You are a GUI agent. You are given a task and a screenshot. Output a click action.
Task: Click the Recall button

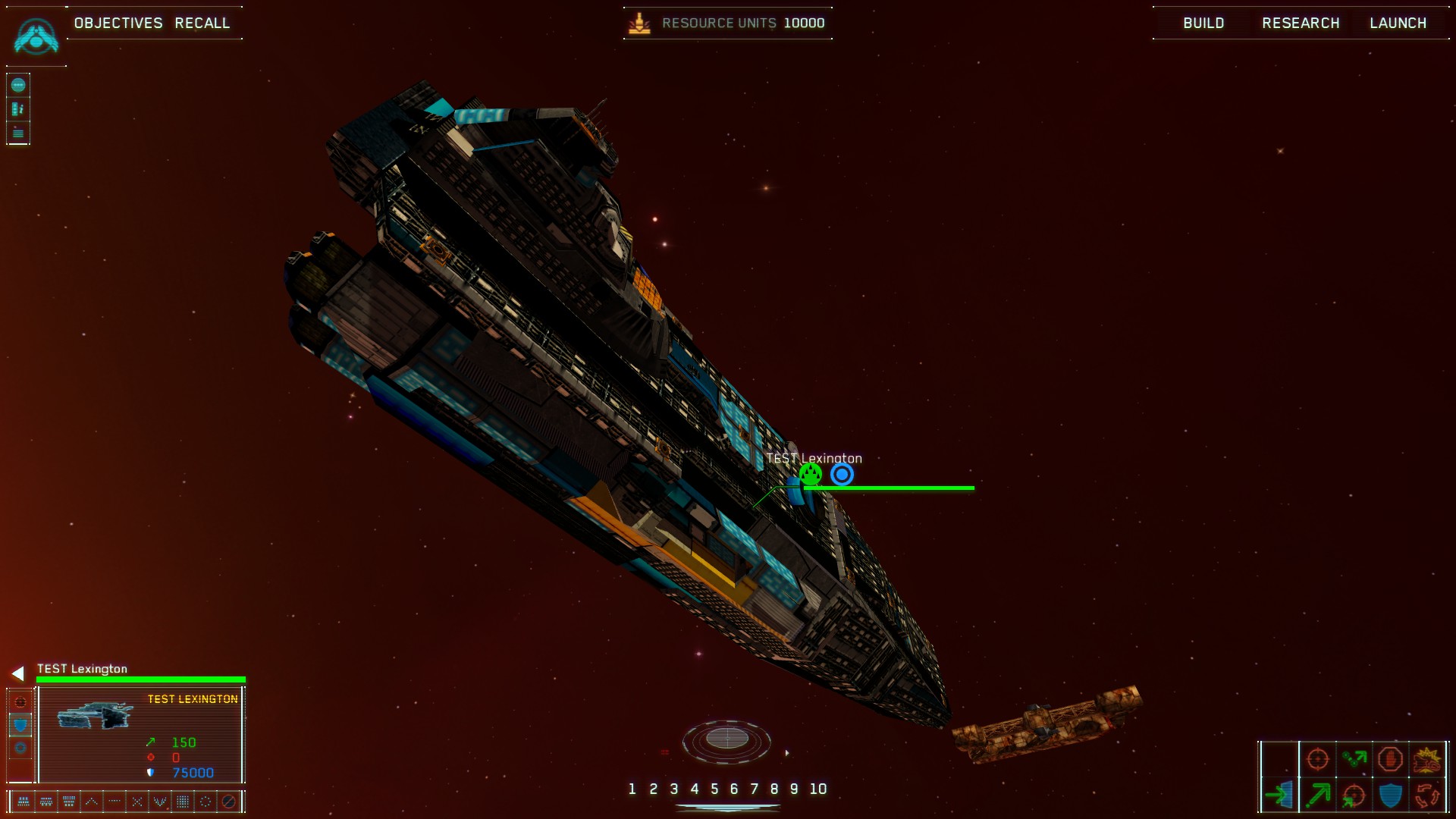pos(202,23)
